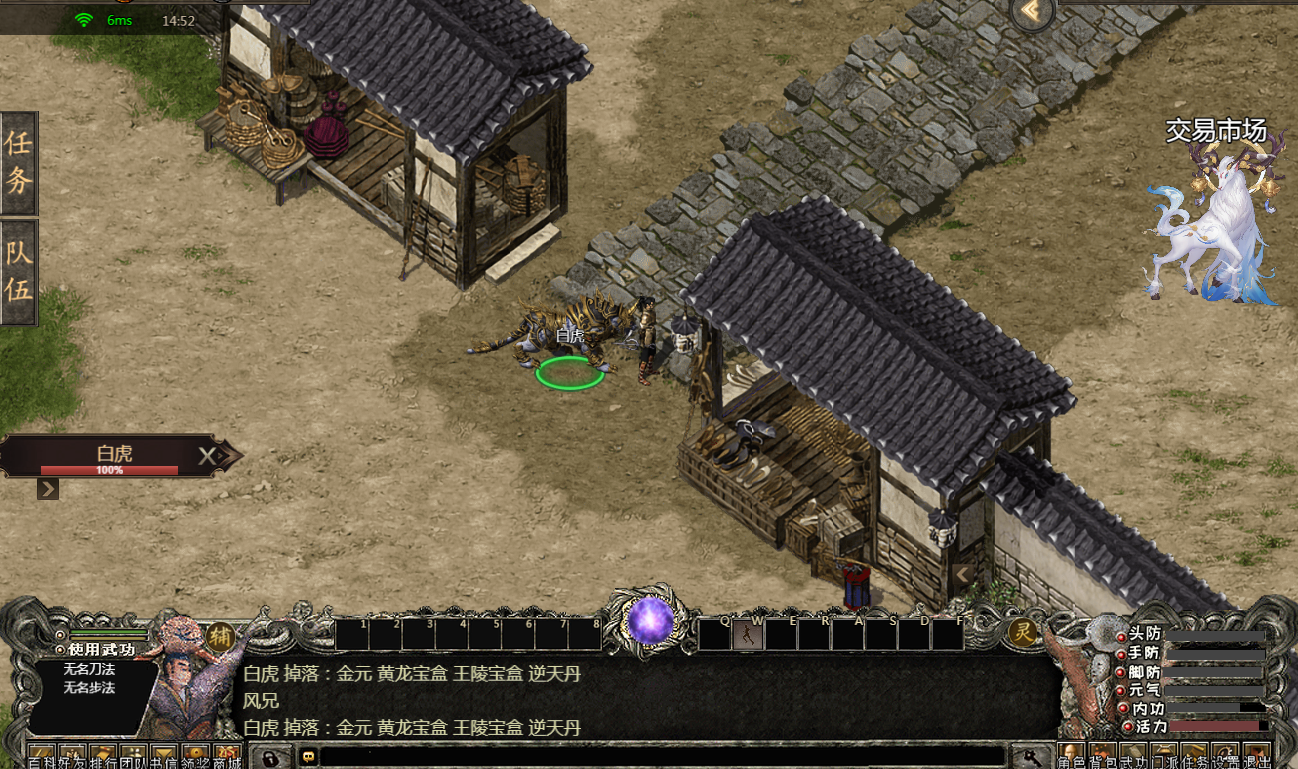The height and width of the screenshot is (769, 1298).
Task: Open the 背包 backpack
Action: [x=1100, y=757]
